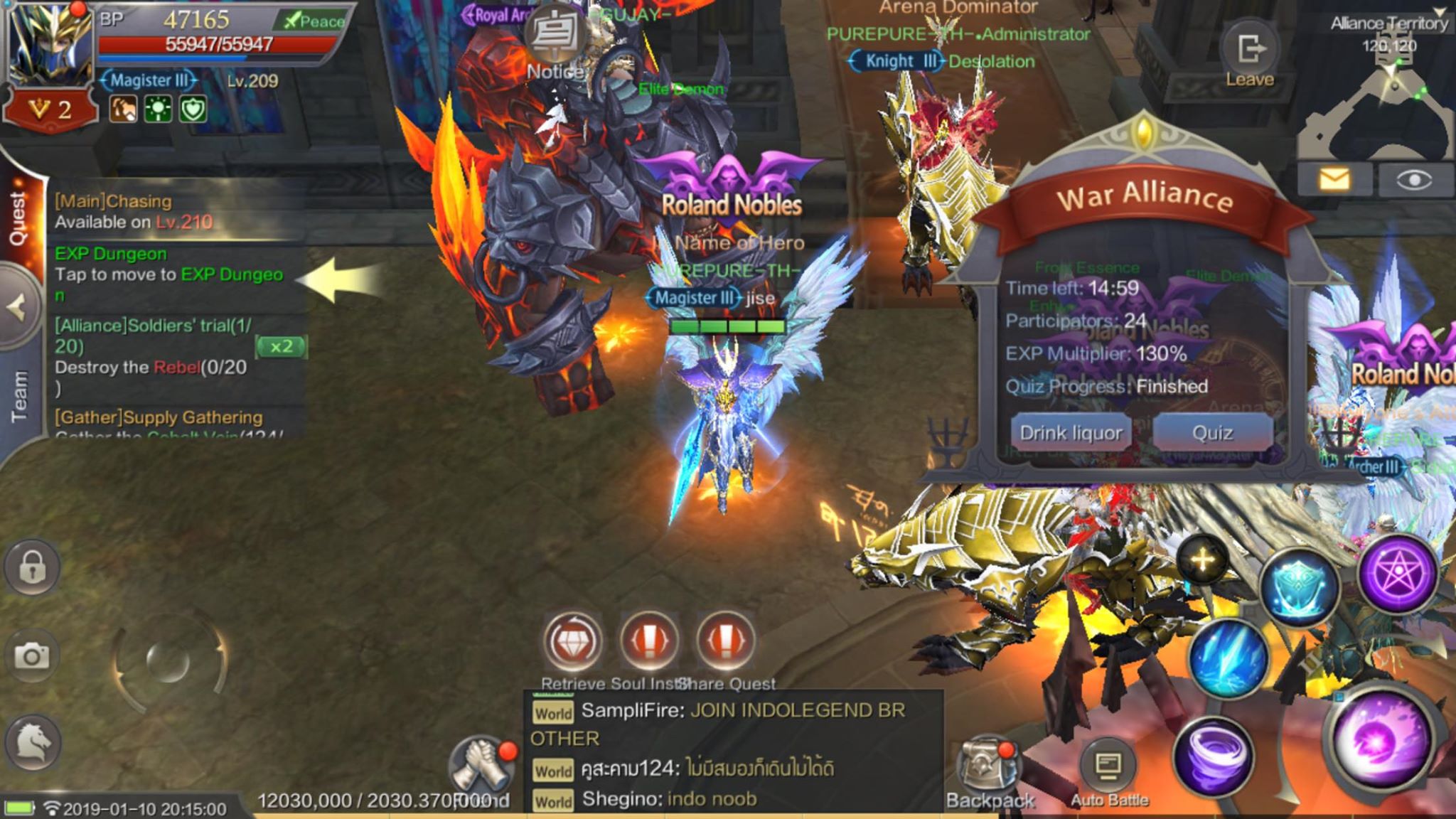
Task: Toggle the padlock screen lock icon
Action: tap(32, 567)
